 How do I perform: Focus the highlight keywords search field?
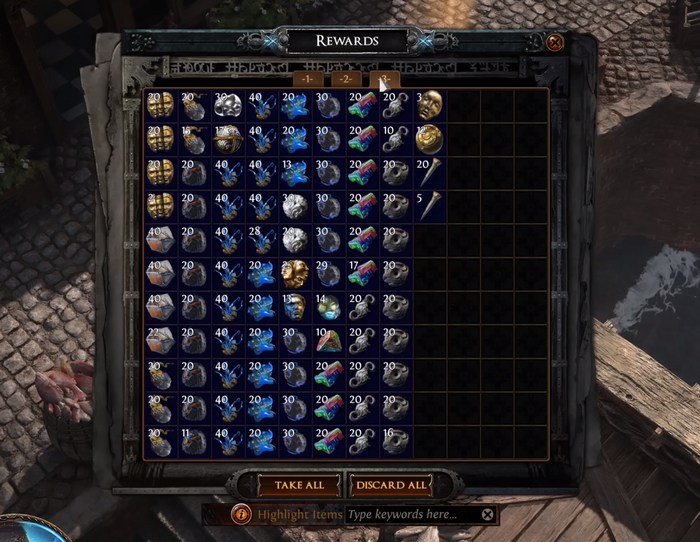tap(410, 514)
